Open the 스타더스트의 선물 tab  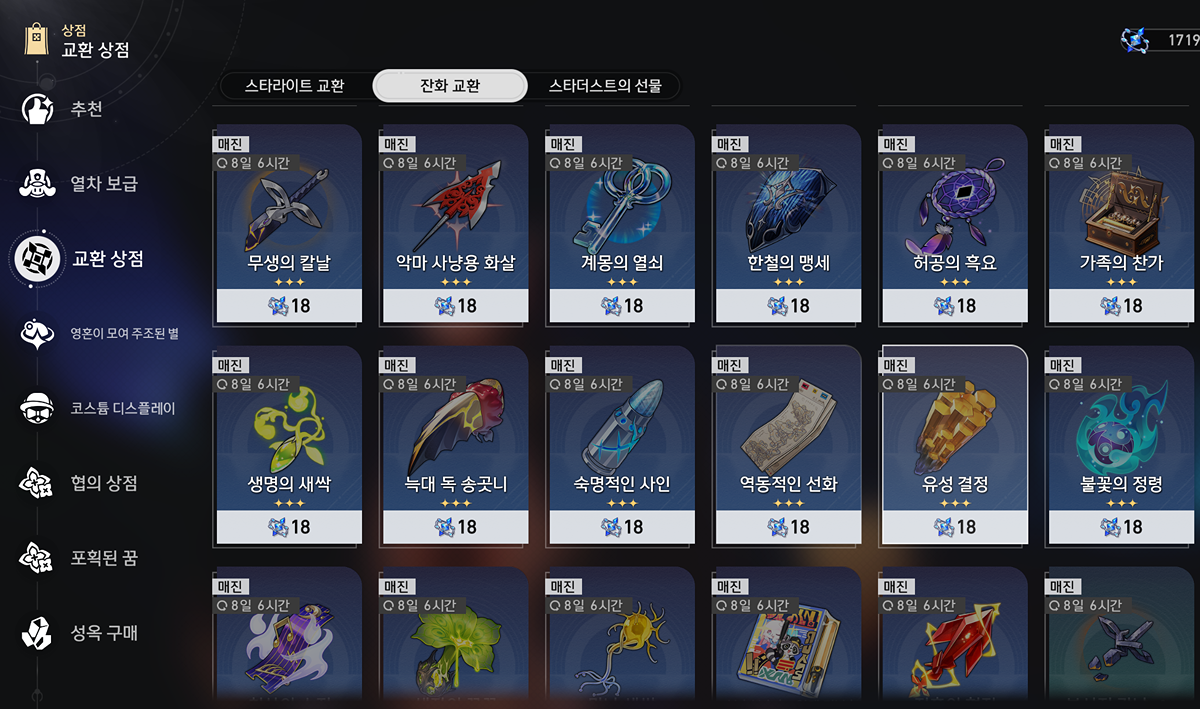pyautogui.click(x=605, y=86)
